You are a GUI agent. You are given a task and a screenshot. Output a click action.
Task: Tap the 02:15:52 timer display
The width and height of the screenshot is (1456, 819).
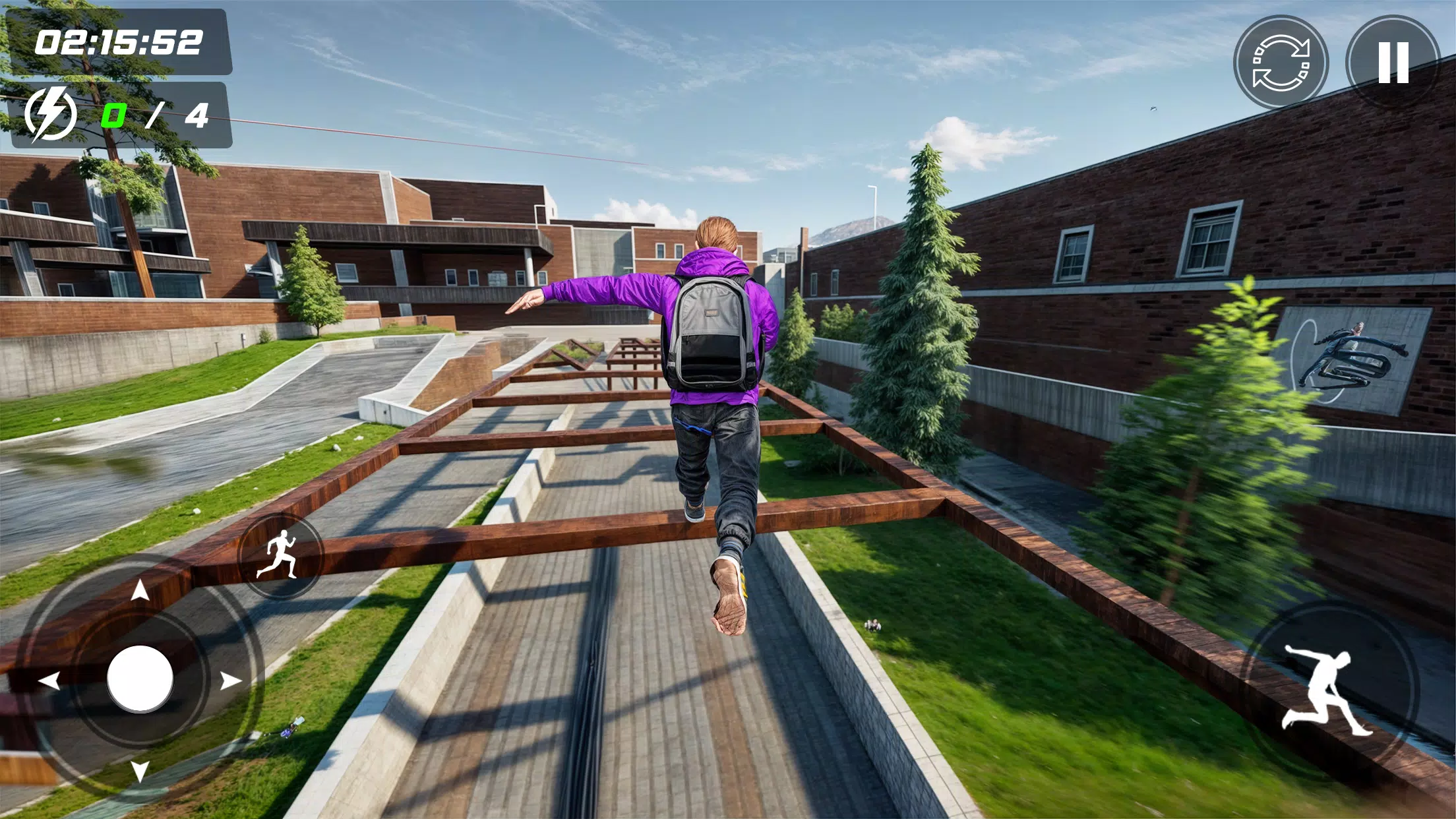point(119,41)
